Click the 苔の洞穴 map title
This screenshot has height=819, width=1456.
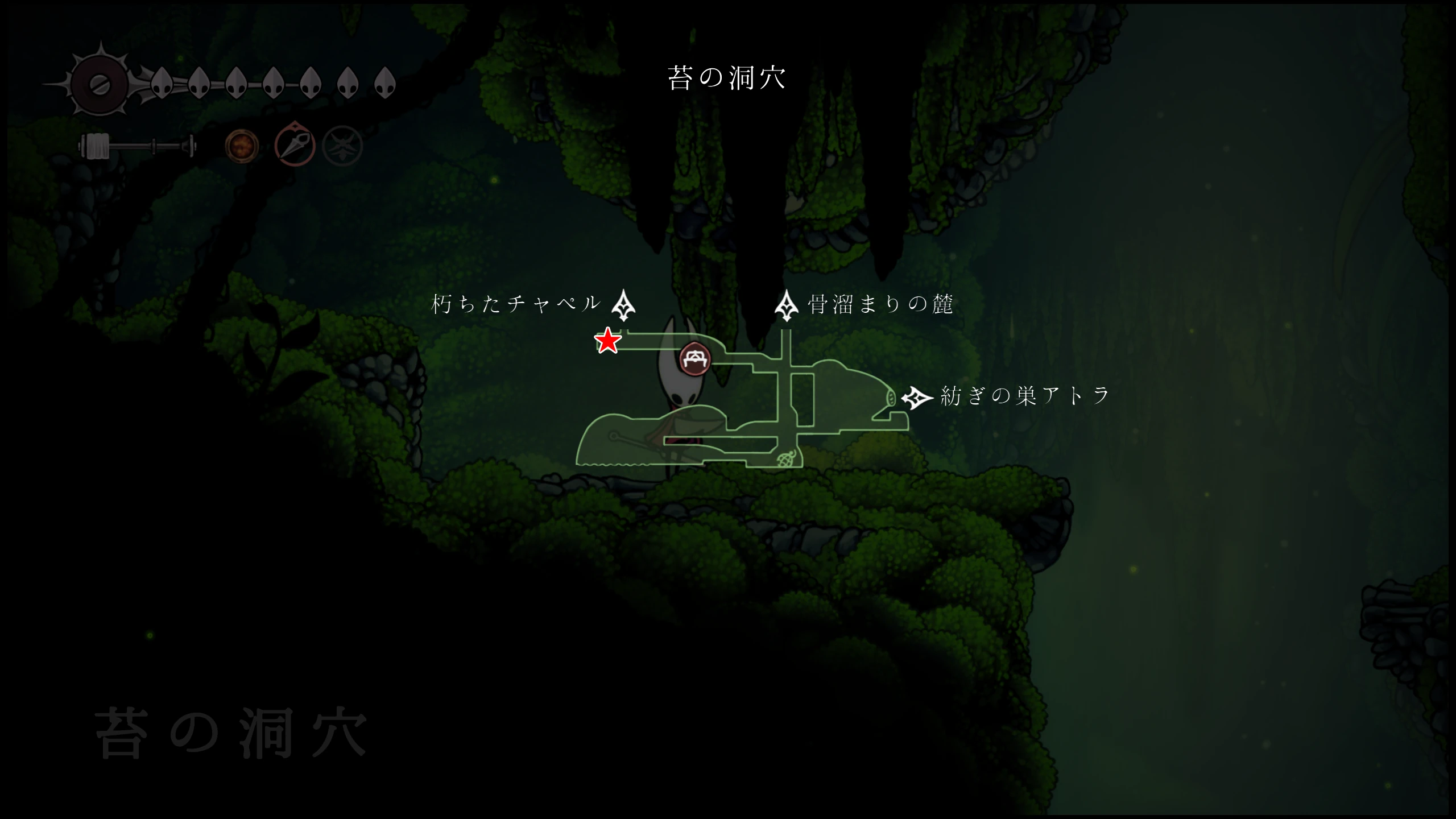(x=727, y=78)
